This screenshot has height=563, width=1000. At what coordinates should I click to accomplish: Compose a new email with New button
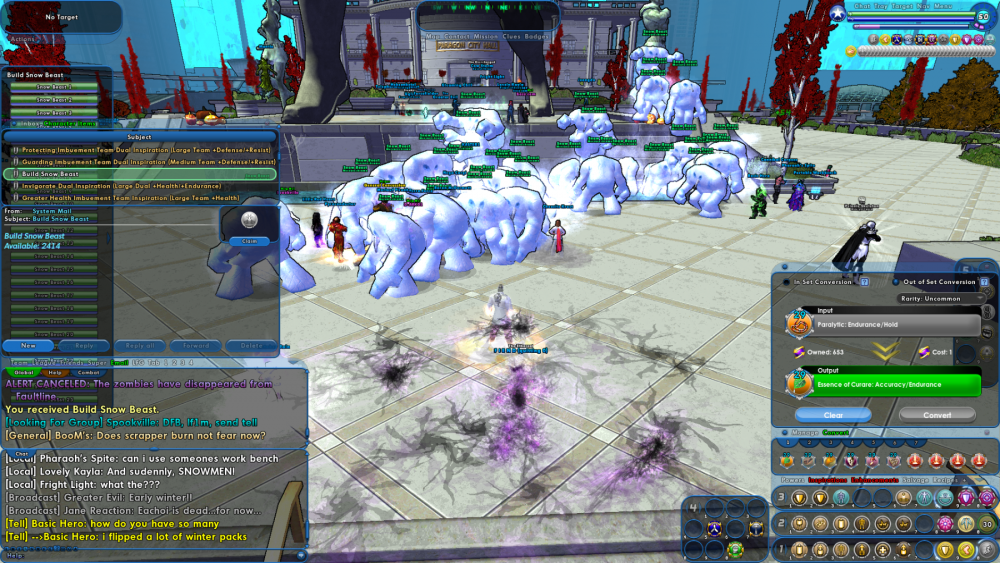coord(29,345)
